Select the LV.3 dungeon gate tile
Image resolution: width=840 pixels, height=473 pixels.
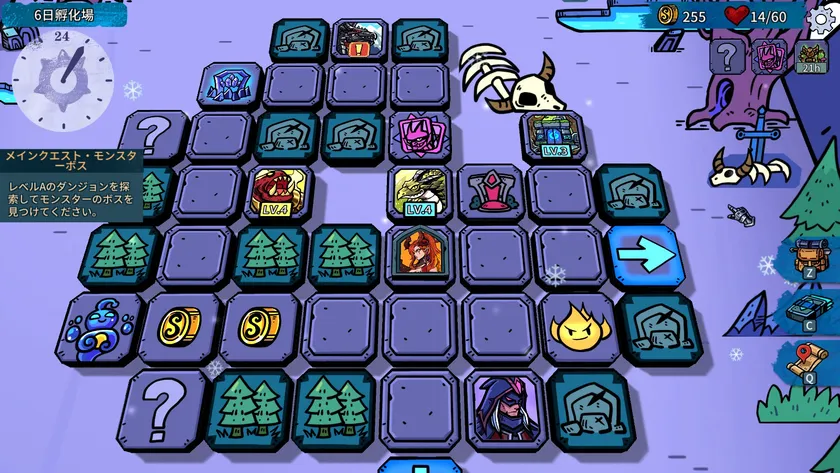[x=551, y=136]
